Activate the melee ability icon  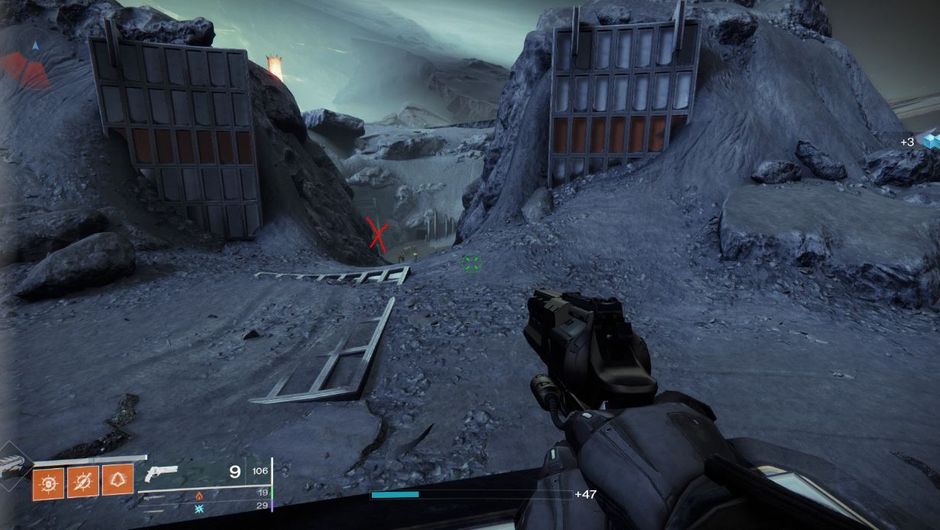click(x=82, y=484)
